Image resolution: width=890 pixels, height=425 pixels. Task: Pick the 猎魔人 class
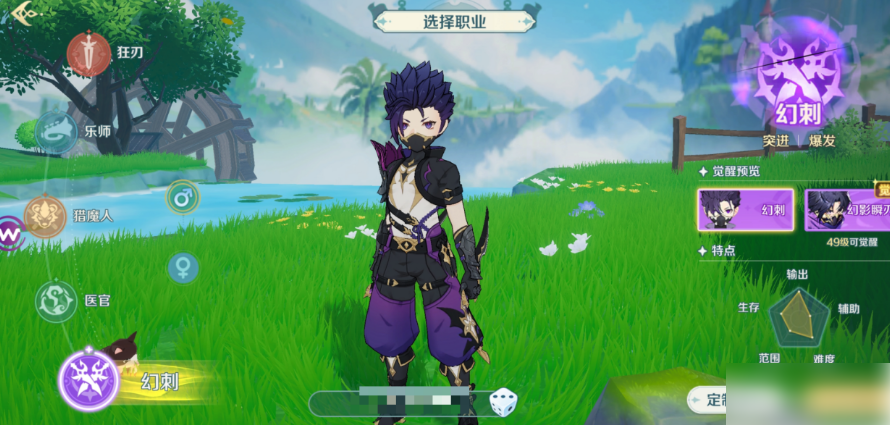[45, 215]
